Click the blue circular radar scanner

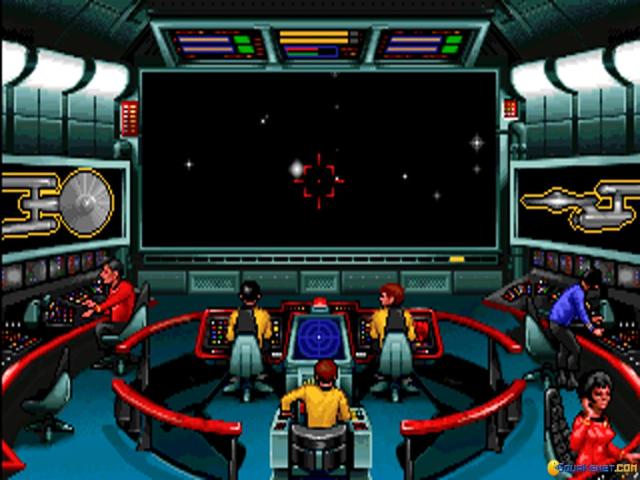point(319,338)
